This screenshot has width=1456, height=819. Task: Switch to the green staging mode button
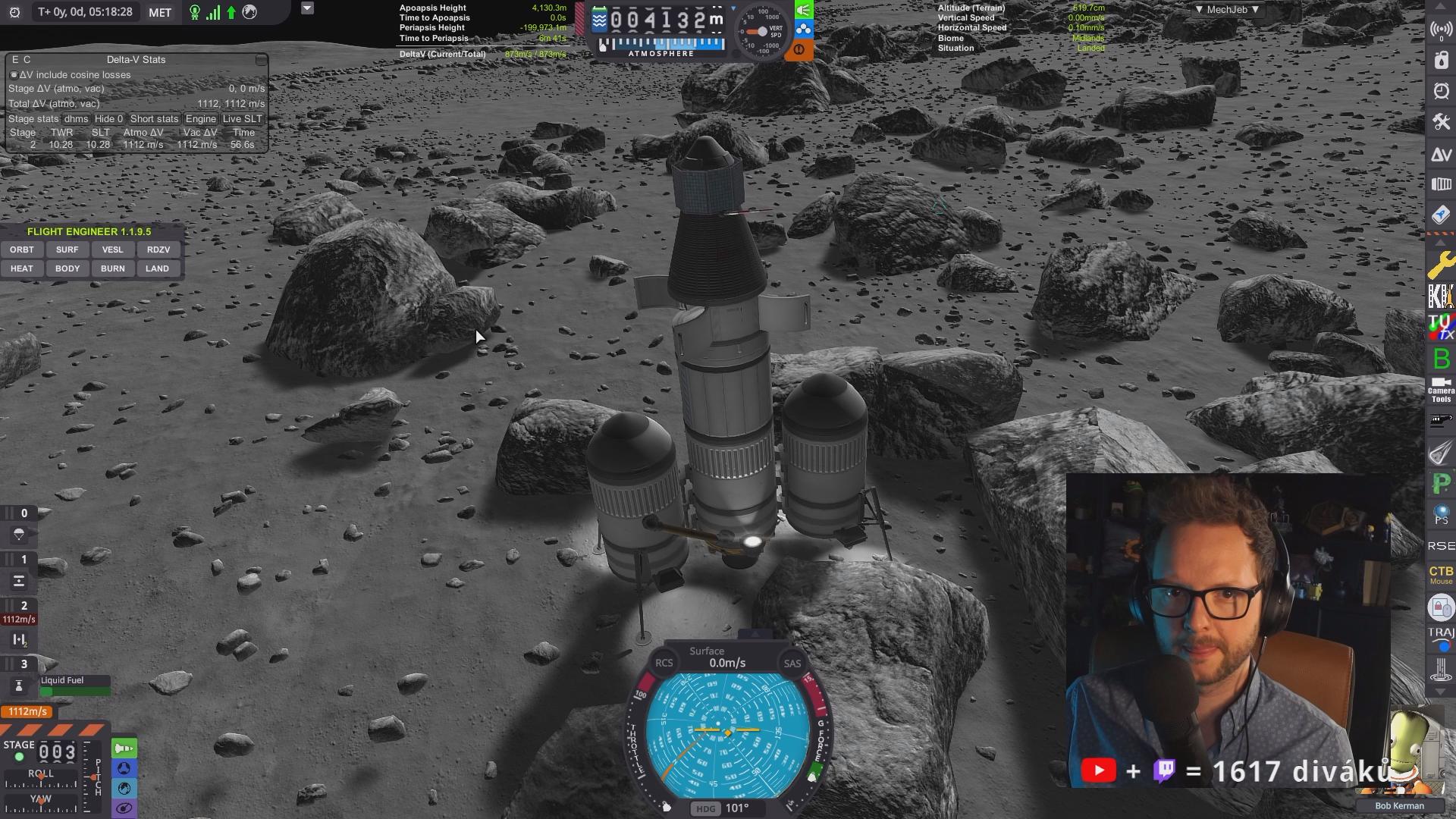pyautogui.click(x=124, y=749)
